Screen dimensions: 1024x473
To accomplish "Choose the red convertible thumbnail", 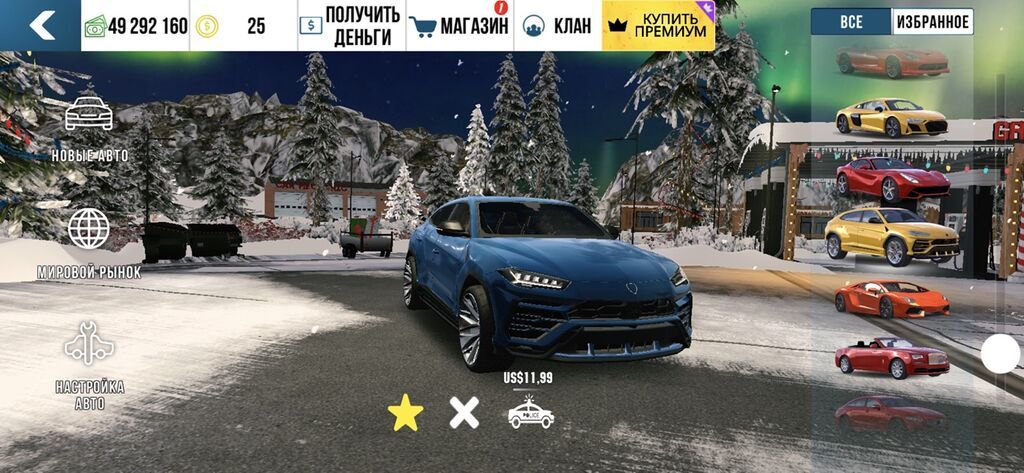I will tap(891, 357).
